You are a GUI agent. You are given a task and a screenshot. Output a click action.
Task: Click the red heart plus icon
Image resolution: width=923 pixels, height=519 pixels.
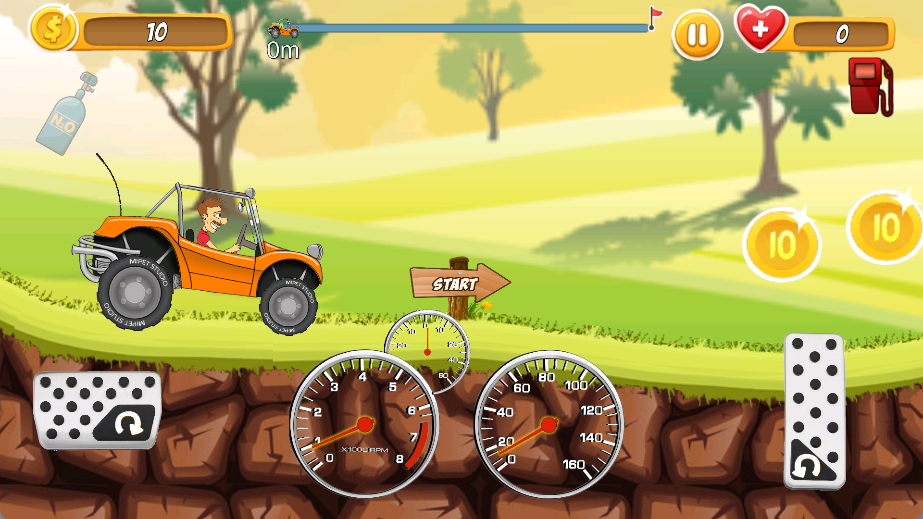click(x=760, y=29)
